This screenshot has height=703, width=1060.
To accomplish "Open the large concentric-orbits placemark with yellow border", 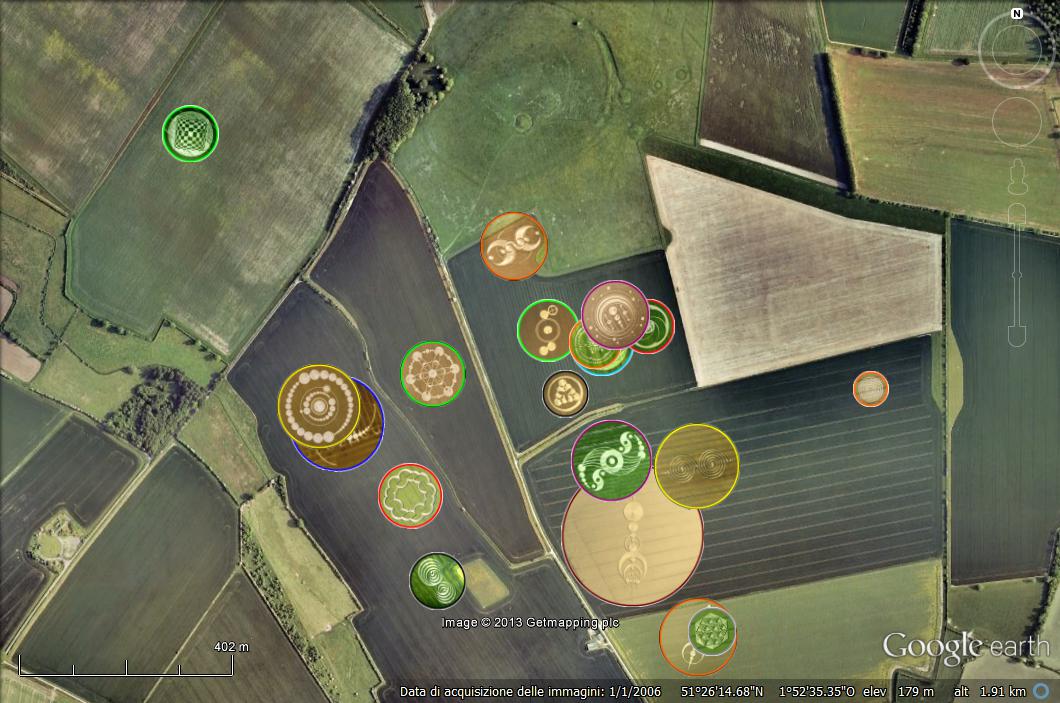I will tap(318, 405).
